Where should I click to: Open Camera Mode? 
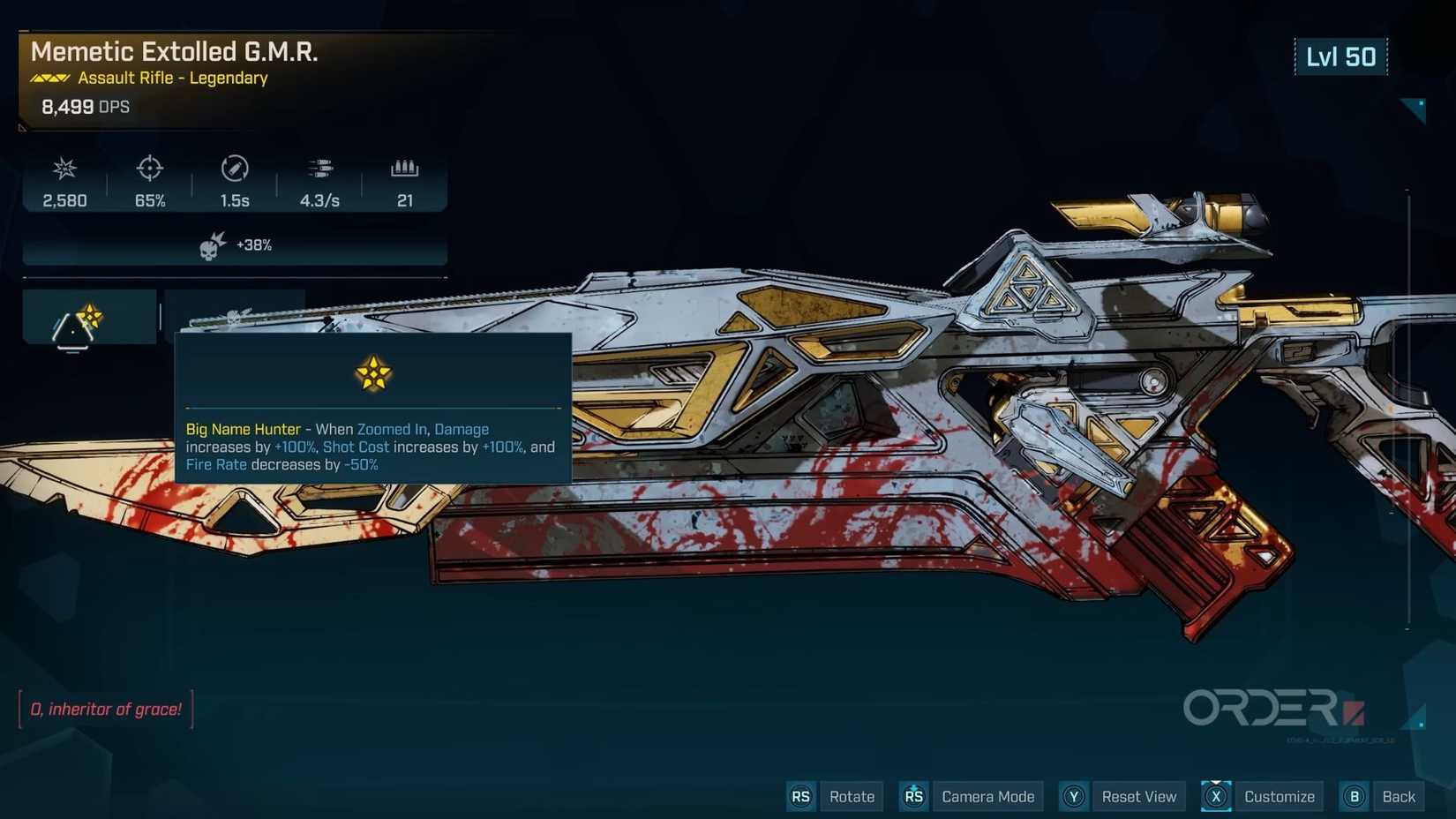coord(987,796)
